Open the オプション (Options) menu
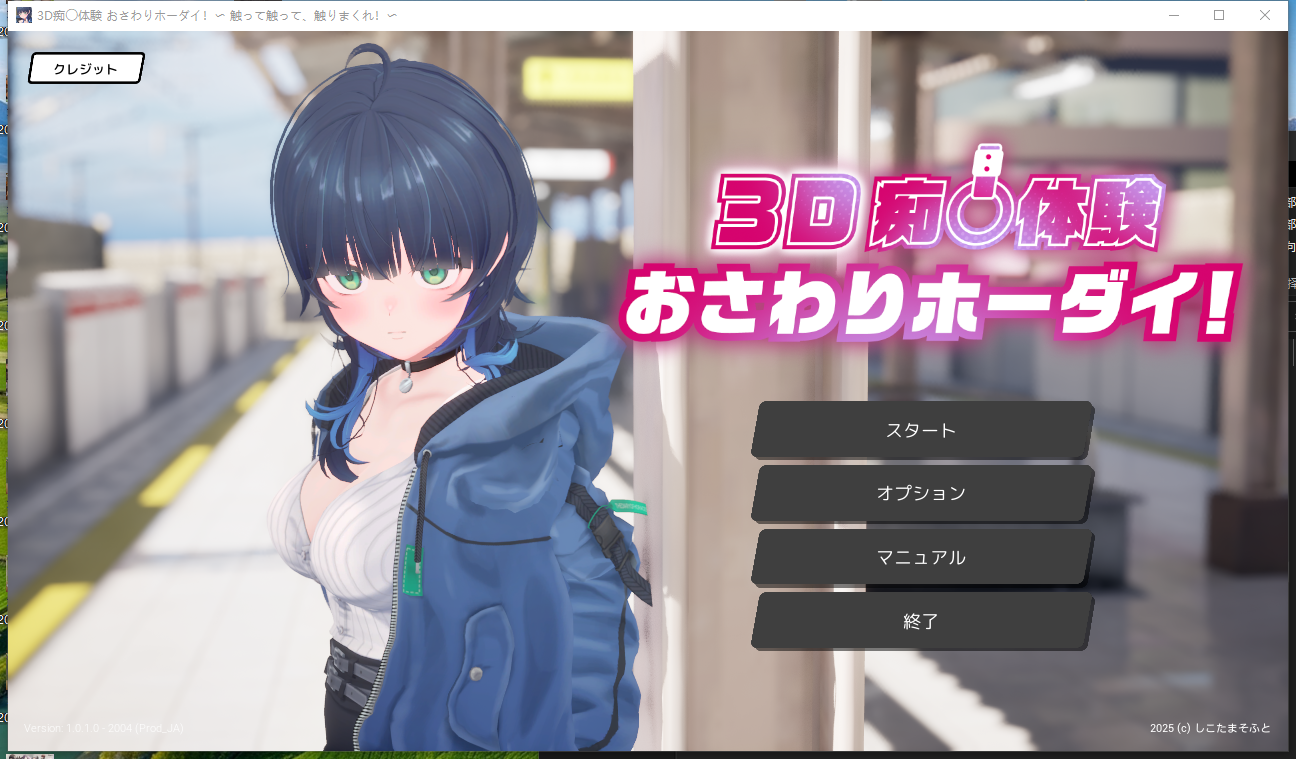The image size is (1296, 759). 921,493
